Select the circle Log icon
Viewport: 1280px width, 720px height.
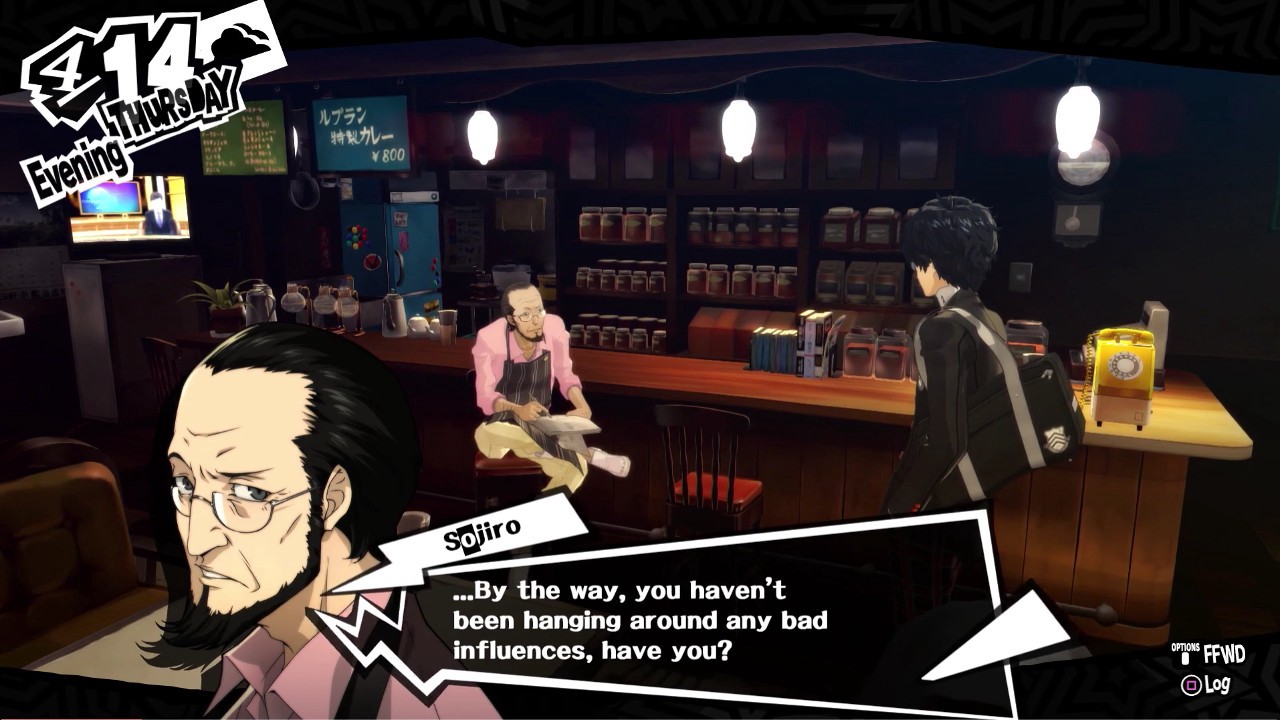point(1192,684)
